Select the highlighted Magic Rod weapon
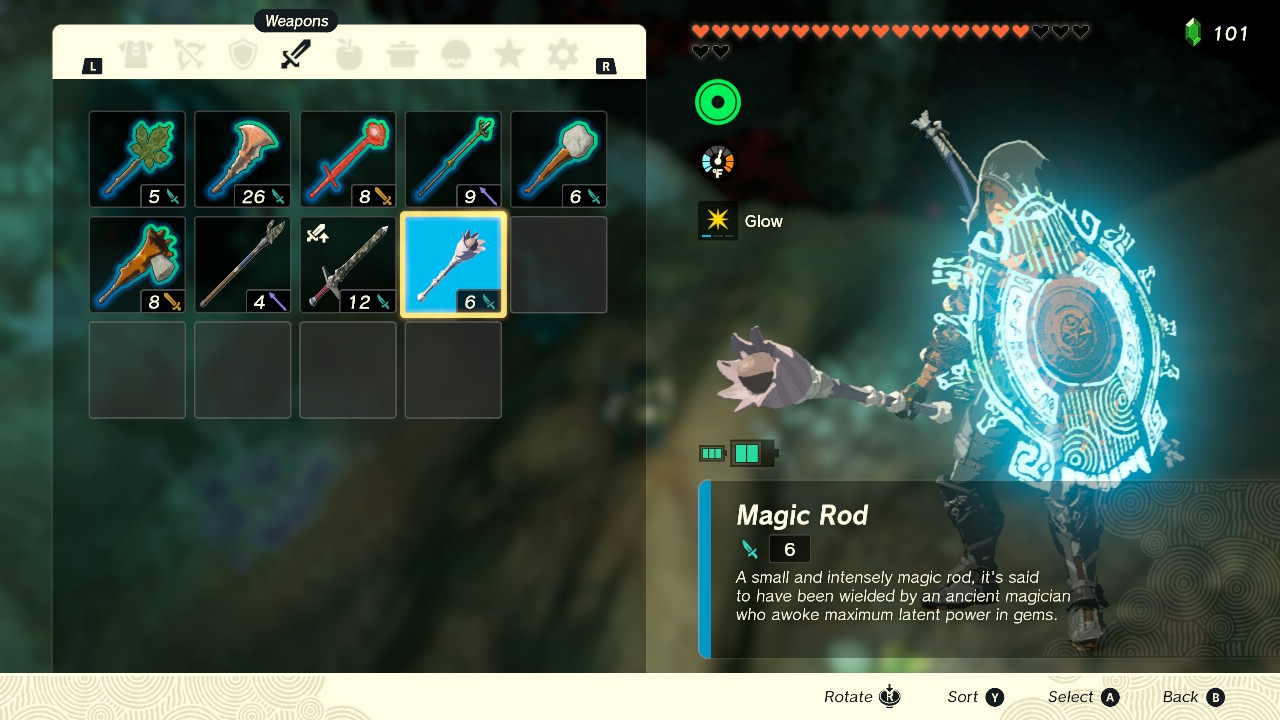Screen dimensions: 1280x720 click(453, 263)
